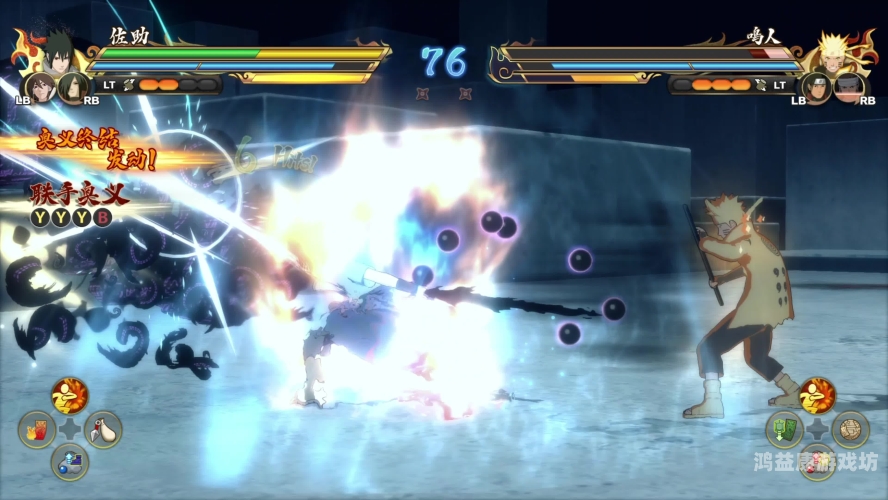Activate Naruto's orange fiery figure item
Viewport: 888px width, 500px height.
[x=817, y=396]
